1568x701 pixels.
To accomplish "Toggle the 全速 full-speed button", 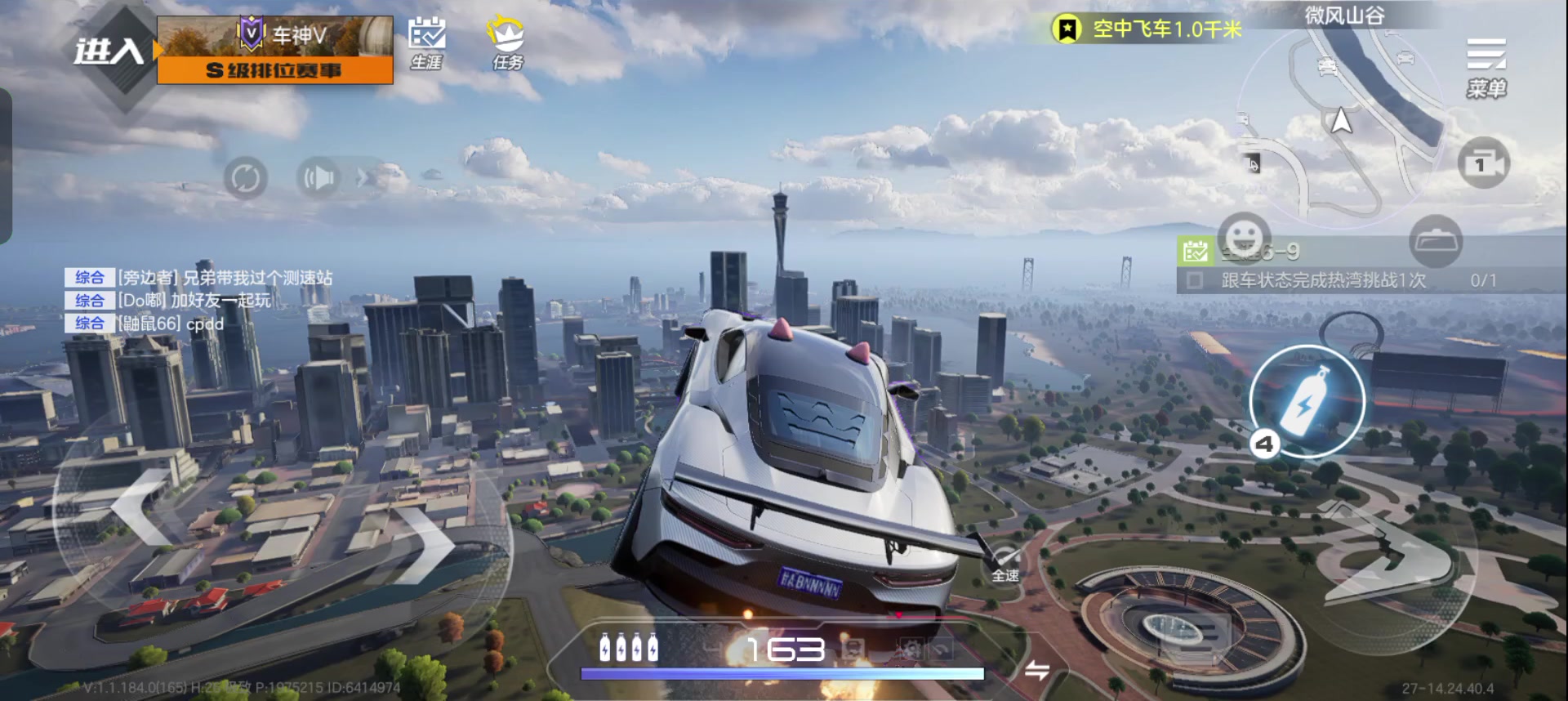I will [x=1005, y=564].
